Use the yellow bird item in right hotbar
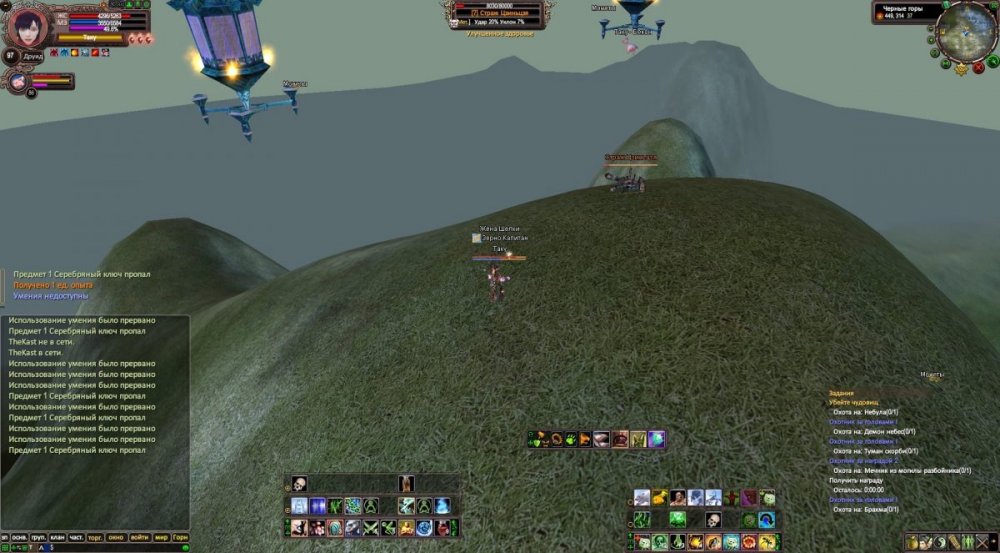Screen dimensions: 1000x553 click(660, 498)
